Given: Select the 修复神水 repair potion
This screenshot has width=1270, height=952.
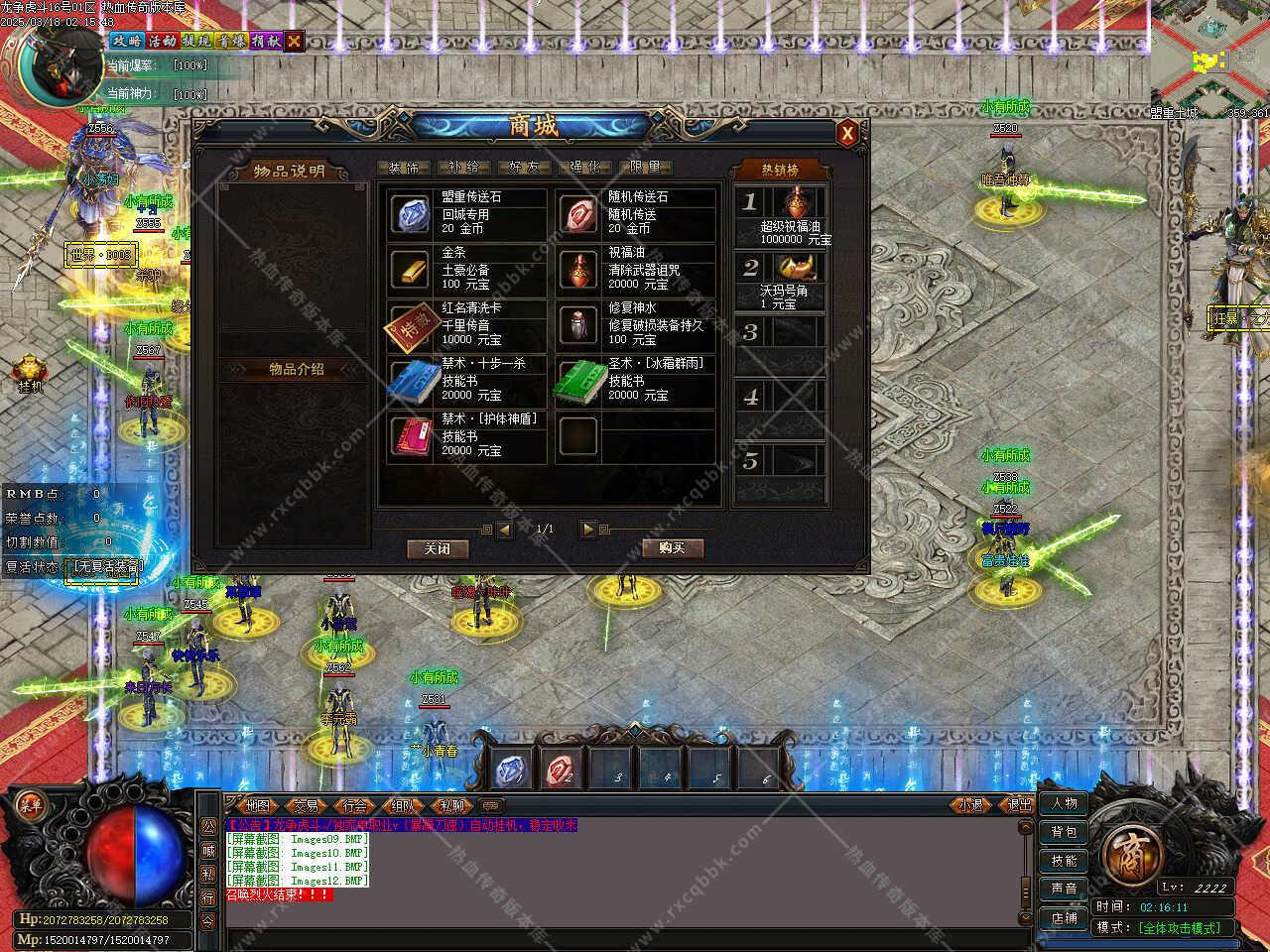Looking at the screenshot, I should click(x=577, y=324).
